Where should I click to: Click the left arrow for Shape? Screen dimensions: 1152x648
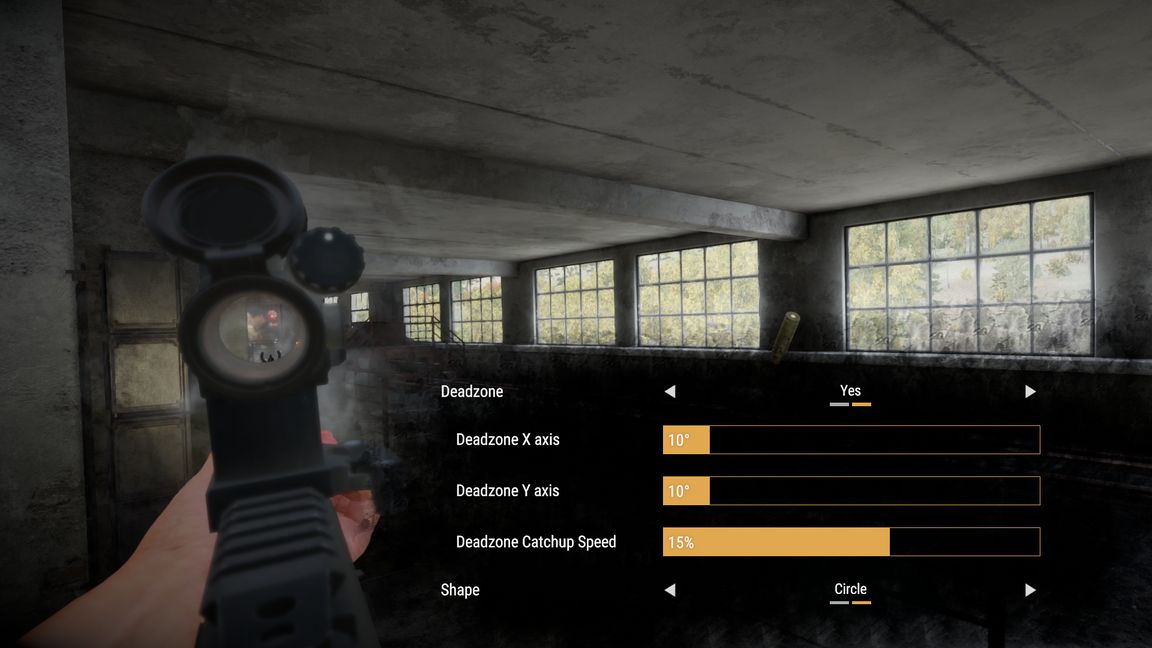point(670,590)
